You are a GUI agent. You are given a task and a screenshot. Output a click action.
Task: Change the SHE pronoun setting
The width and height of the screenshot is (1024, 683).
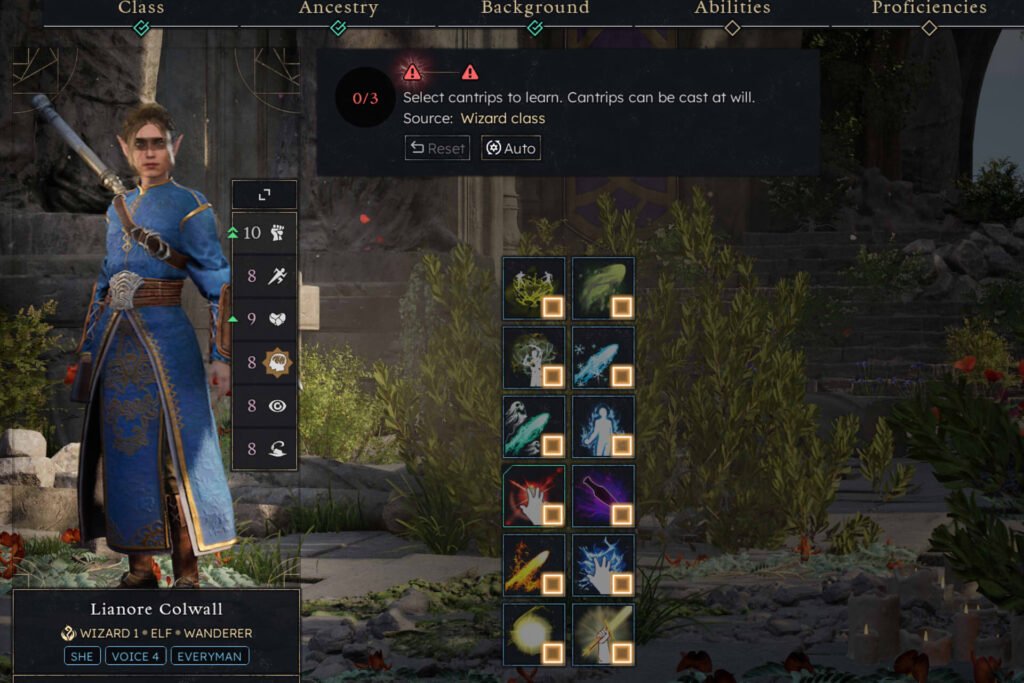tap(82, 657)
